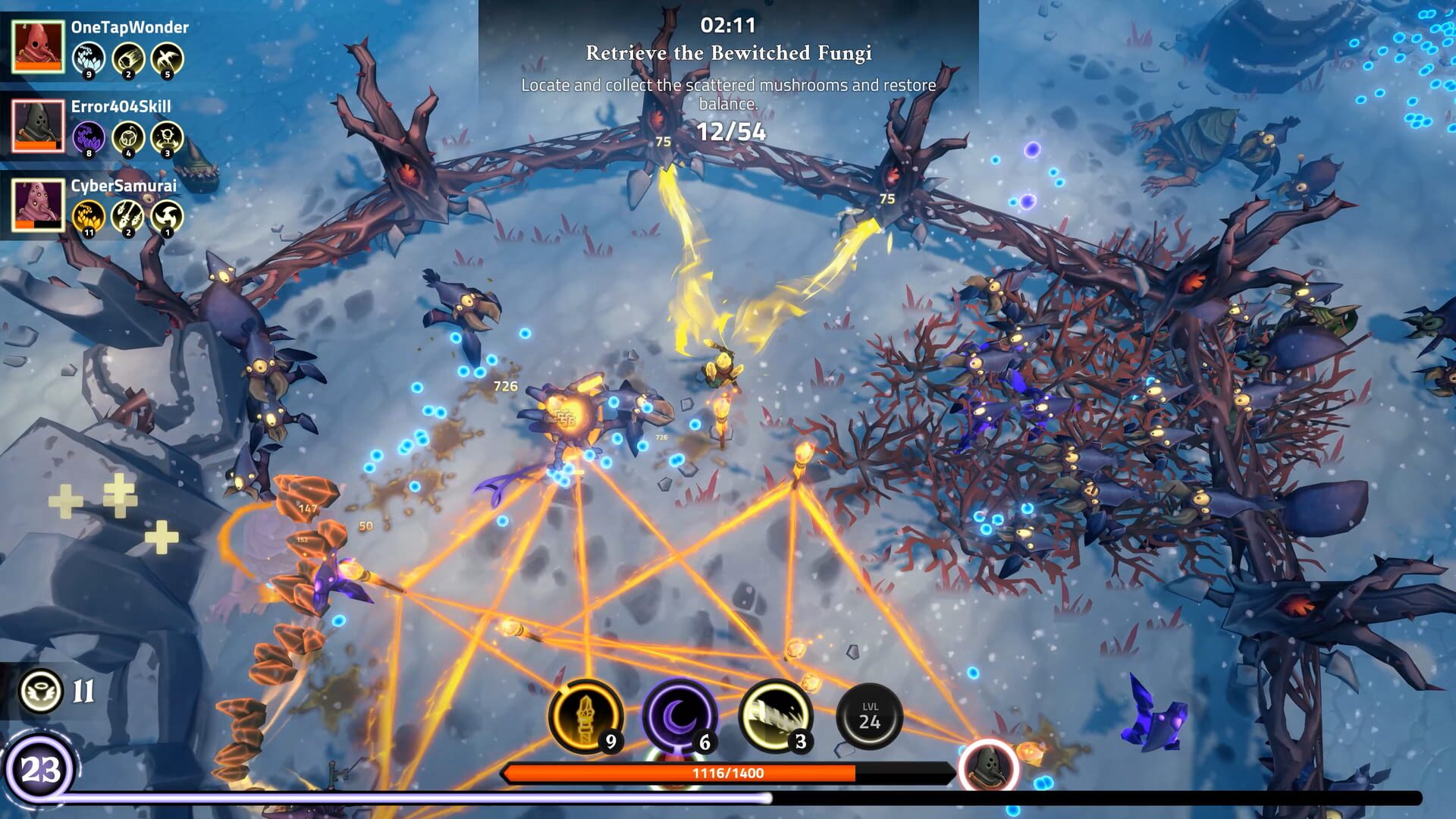The height and width of the screenshot is (819, 1456).
Task: Click the Retrieve the Bewitched Fungi objective banner
Action: click(x=728, y=54)
